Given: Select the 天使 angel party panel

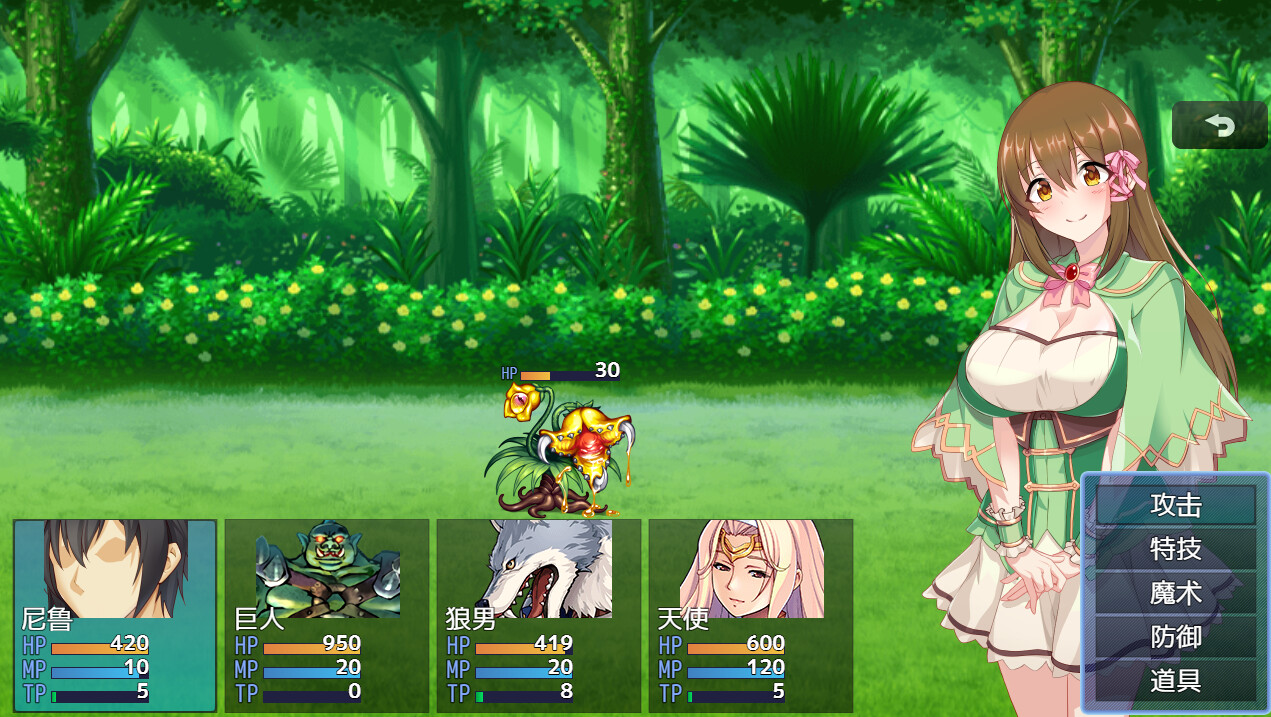Looking at the screenshot, I should (751, 615).
